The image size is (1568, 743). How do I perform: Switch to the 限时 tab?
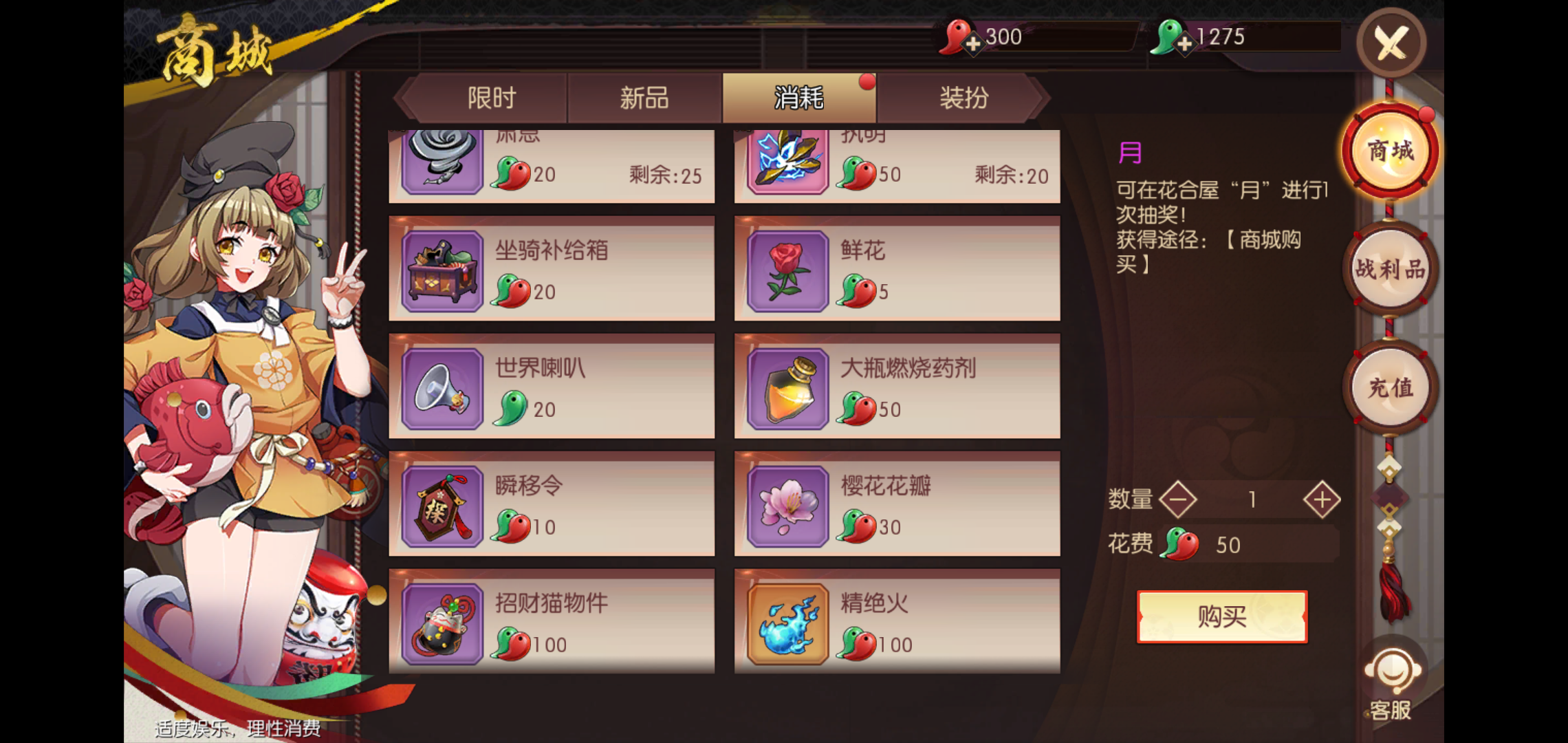pos(491,98)
